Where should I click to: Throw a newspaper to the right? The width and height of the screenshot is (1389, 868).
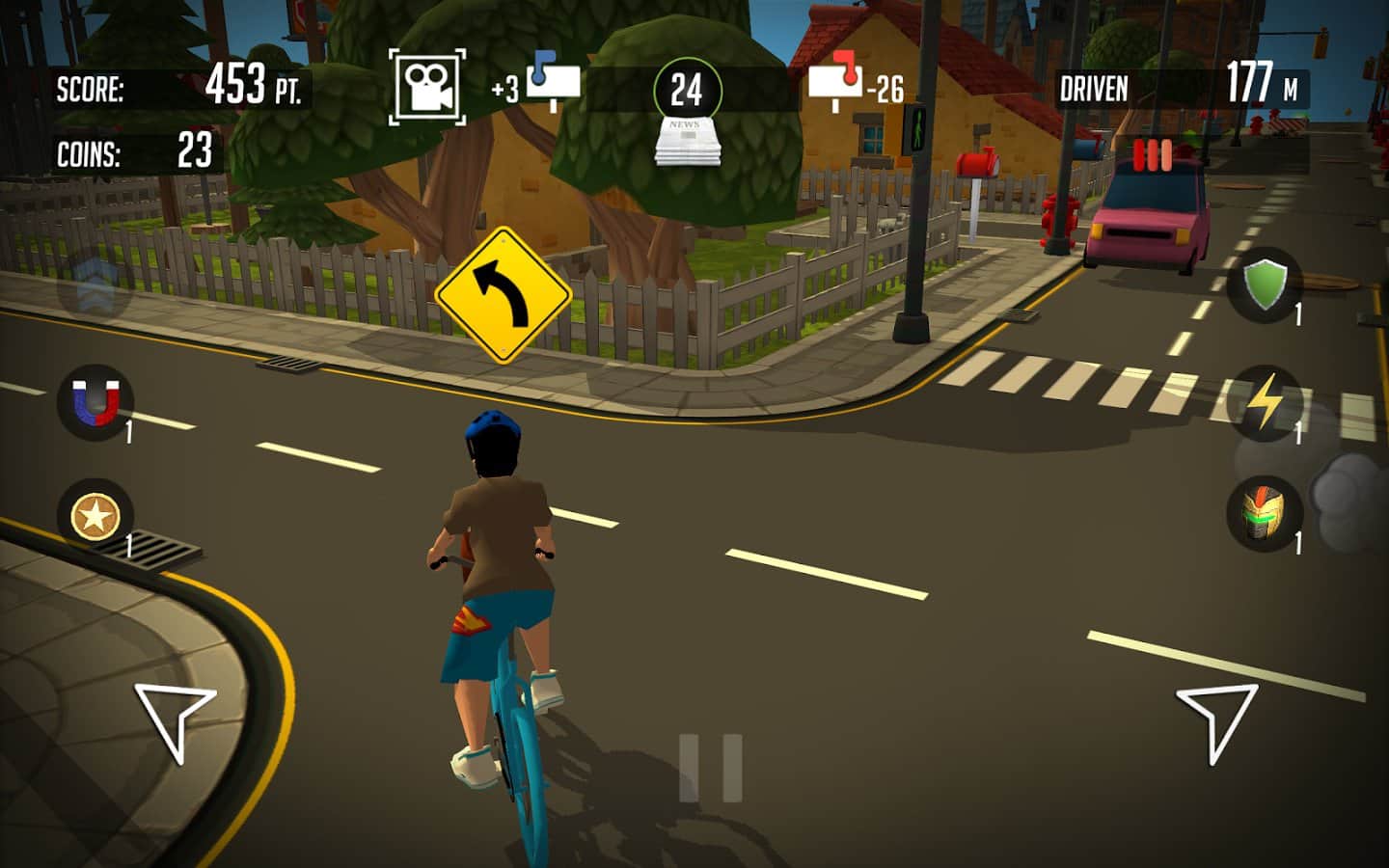(1217, 720)
